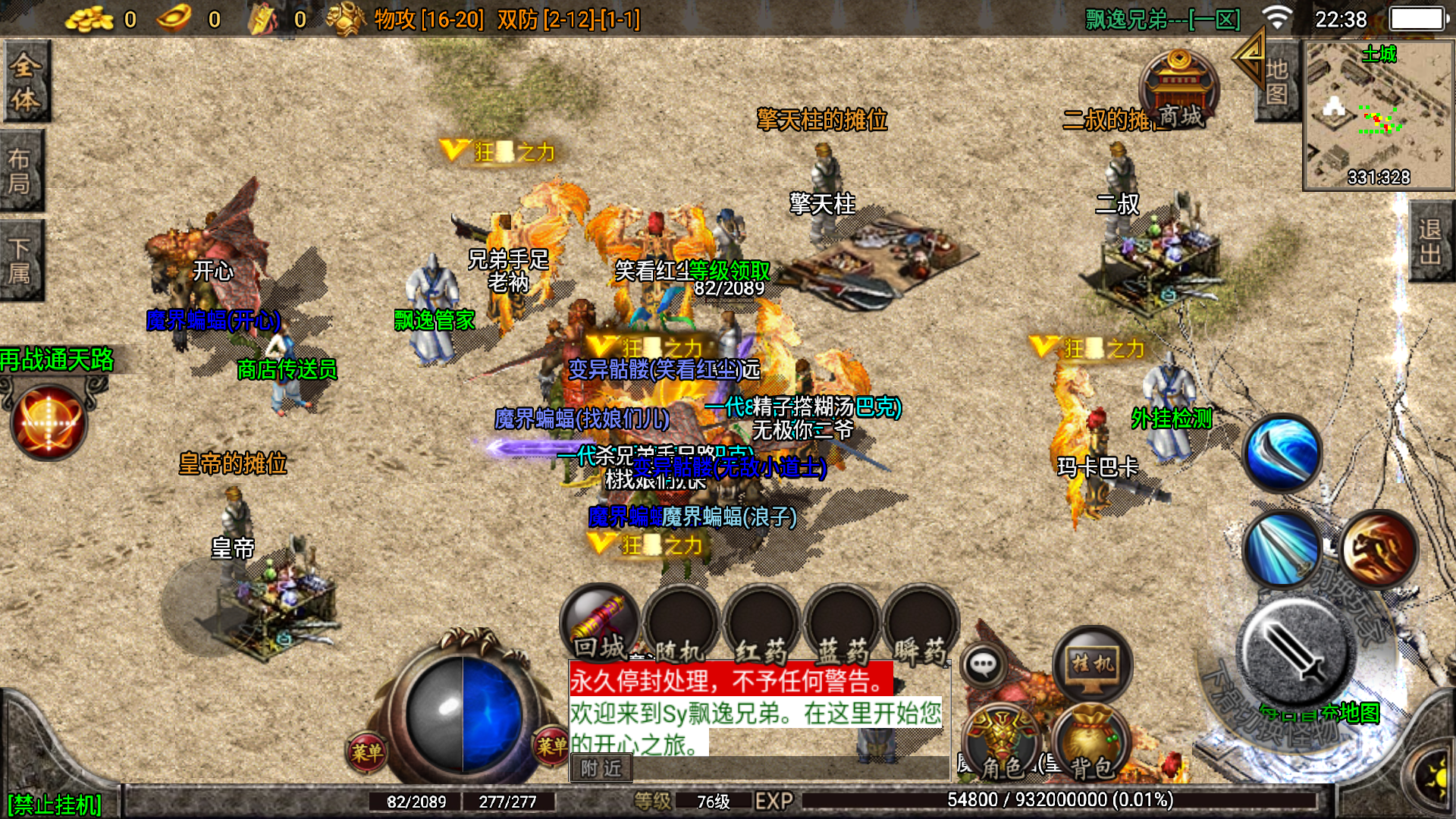
Task: Open the 布局 layout panel
Action: click(21, 171)
